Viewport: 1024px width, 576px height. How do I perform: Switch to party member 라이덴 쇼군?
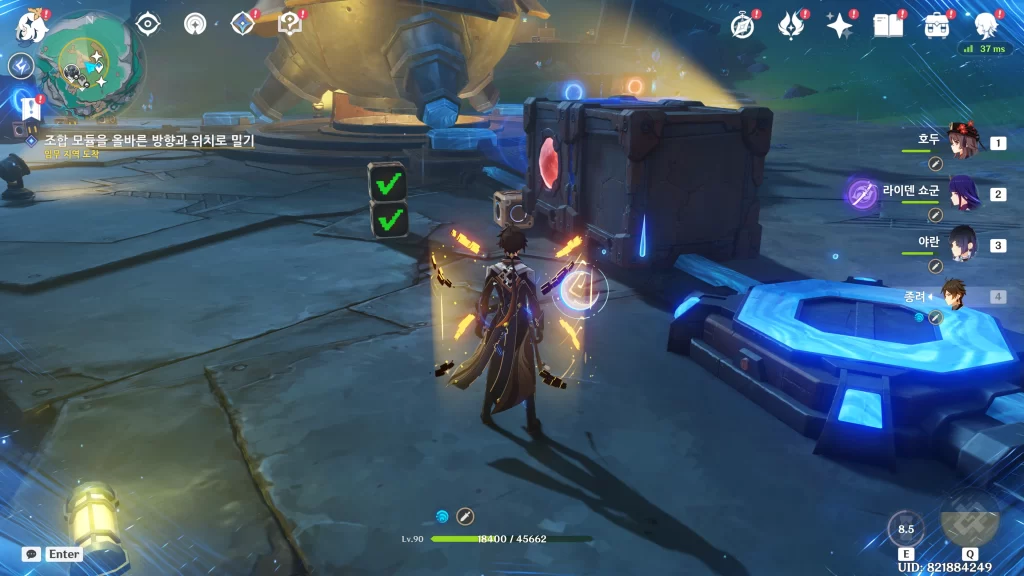click(x=962, y=194)
